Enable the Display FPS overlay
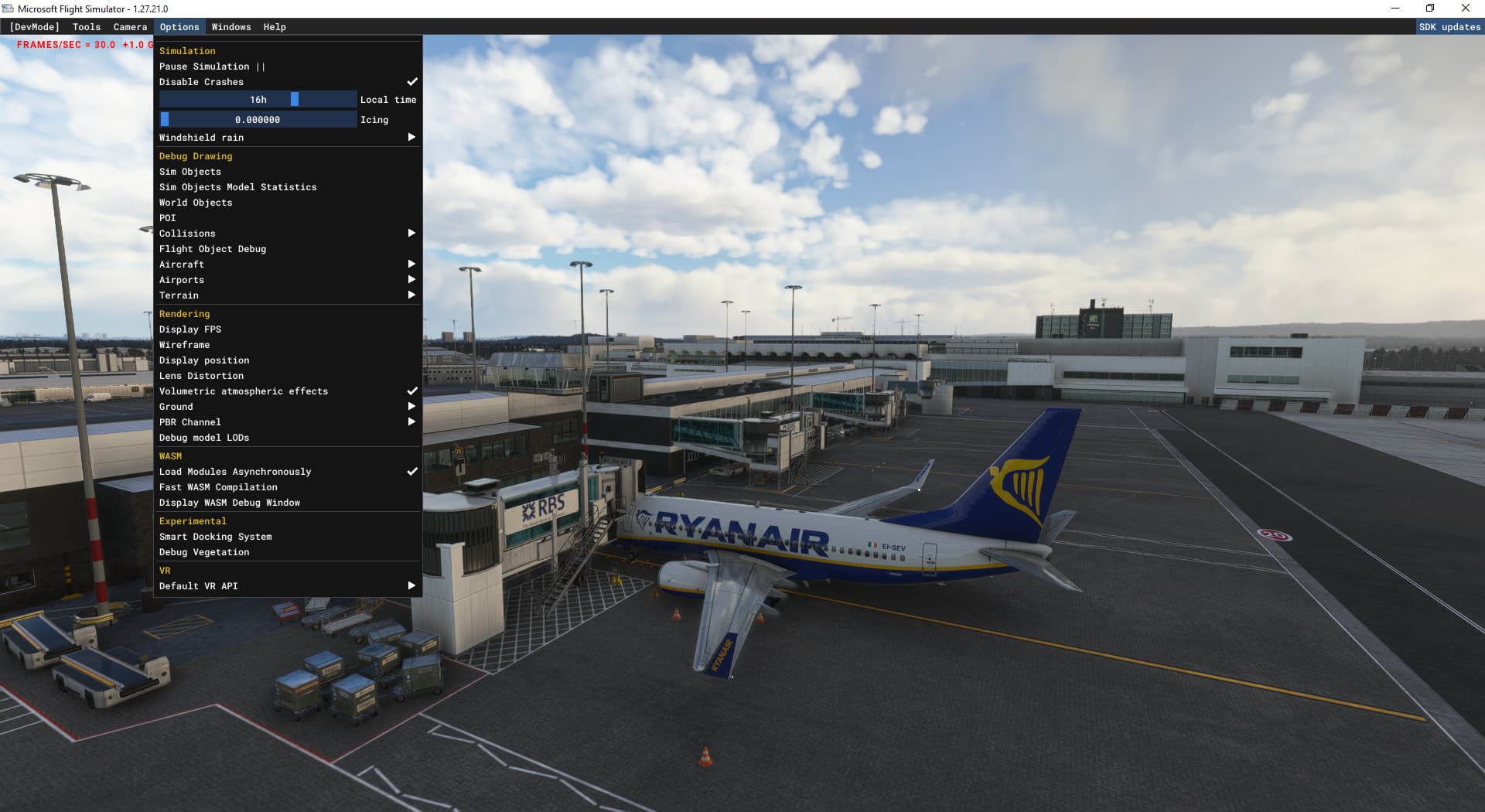 tap(190, 329)
